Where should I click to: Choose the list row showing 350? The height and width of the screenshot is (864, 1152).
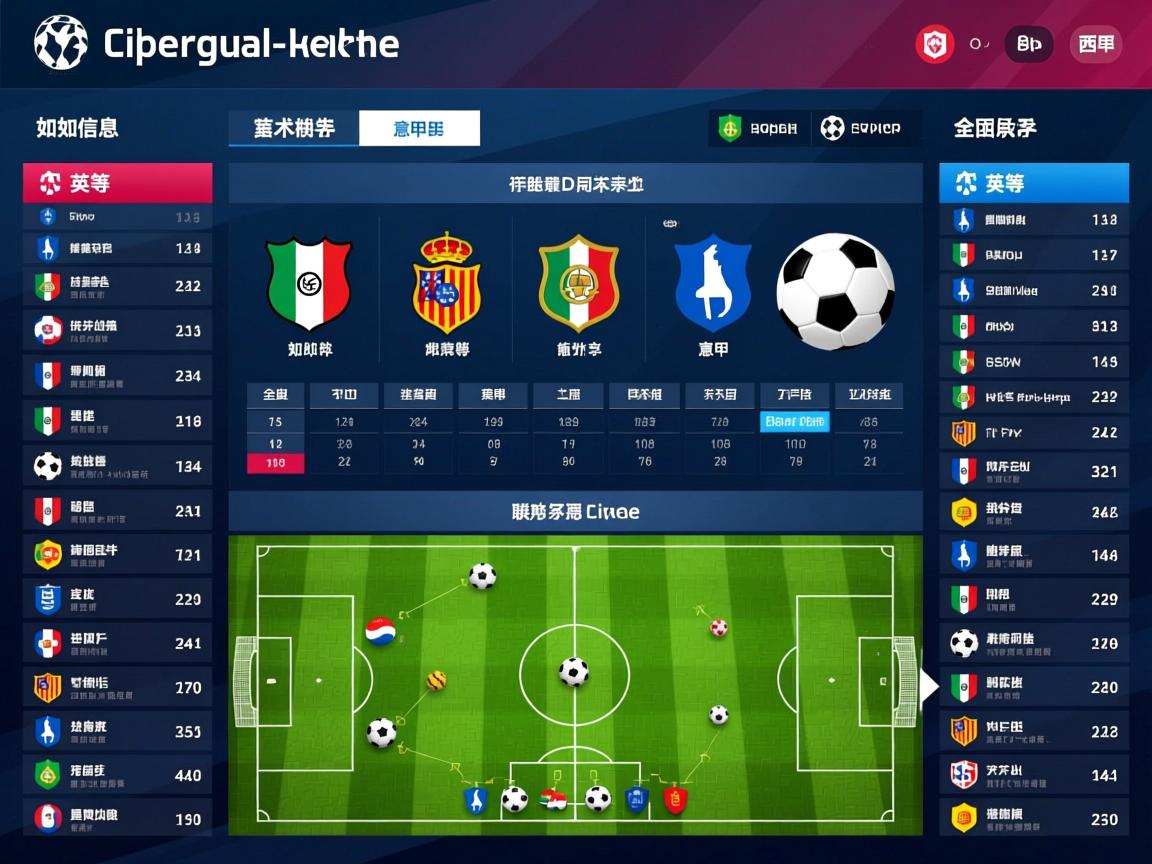(118, 731)
